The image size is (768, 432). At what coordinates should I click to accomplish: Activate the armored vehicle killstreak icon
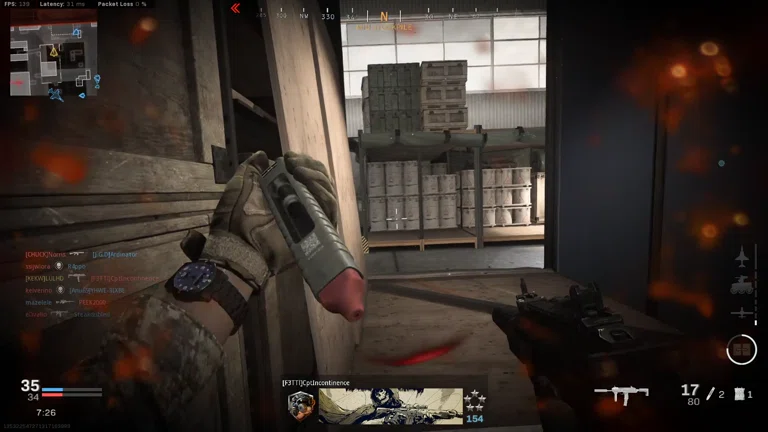click(x=743, y=285)
